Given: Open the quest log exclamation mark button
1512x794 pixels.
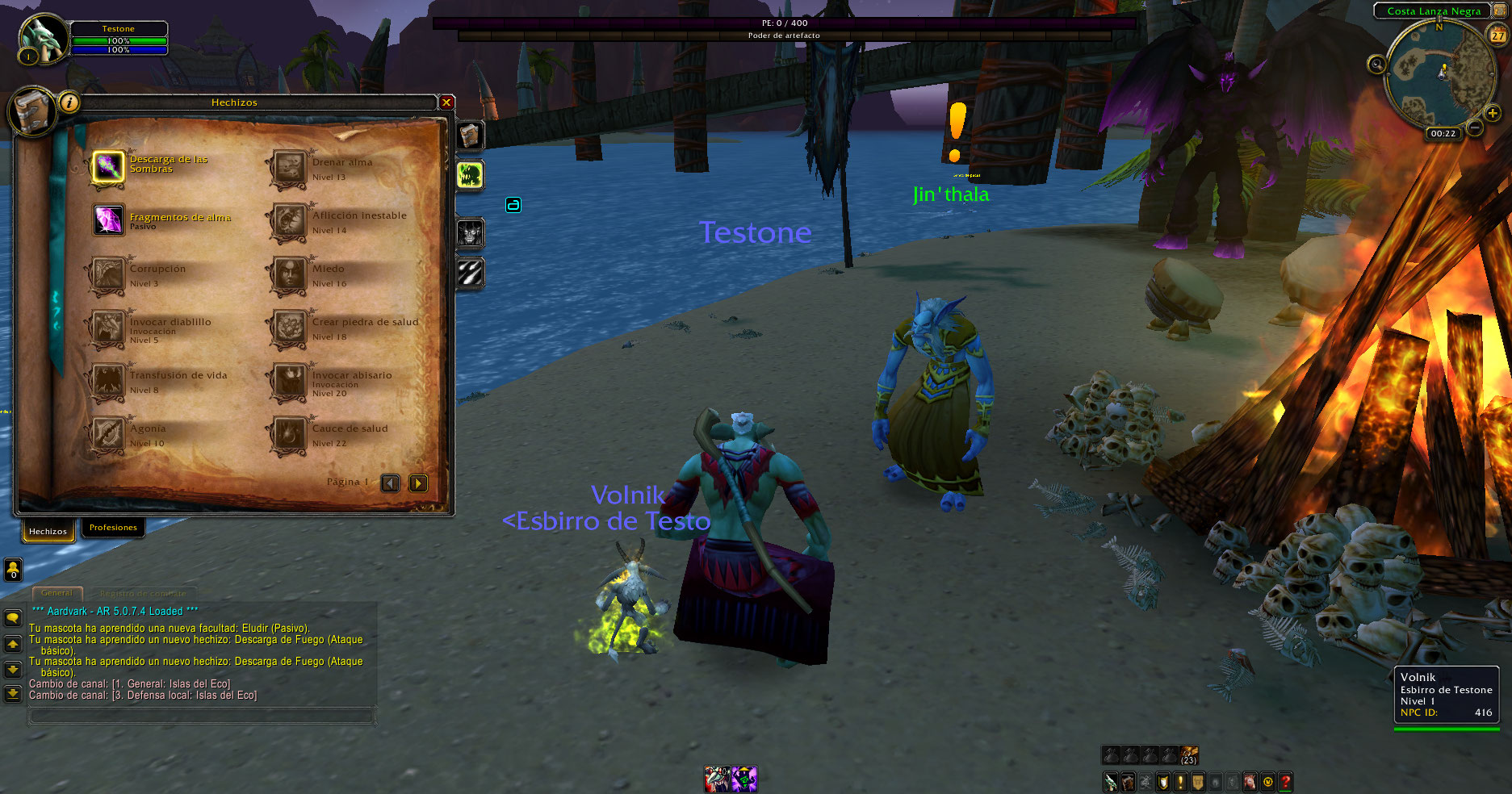Looking at the screenshot, I should pyautogui.click(x=1180, y=781).
